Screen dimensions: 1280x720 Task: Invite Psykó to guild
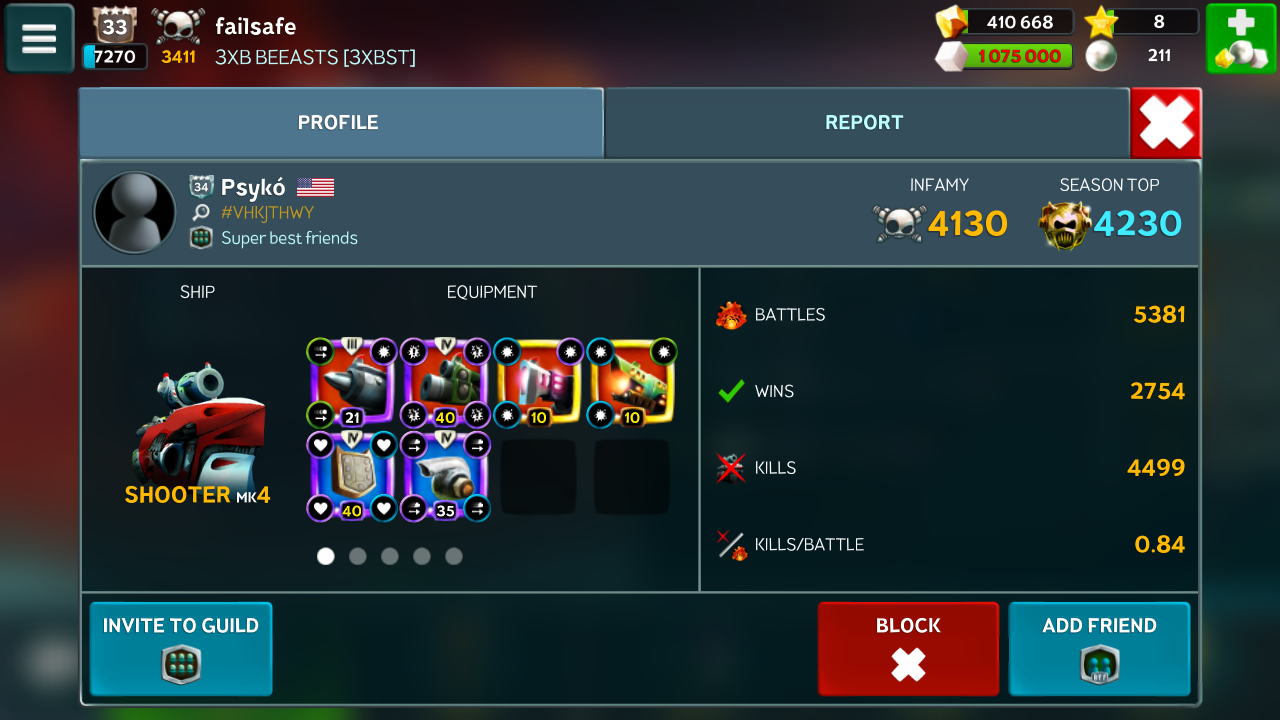click(x=181, y=648)
